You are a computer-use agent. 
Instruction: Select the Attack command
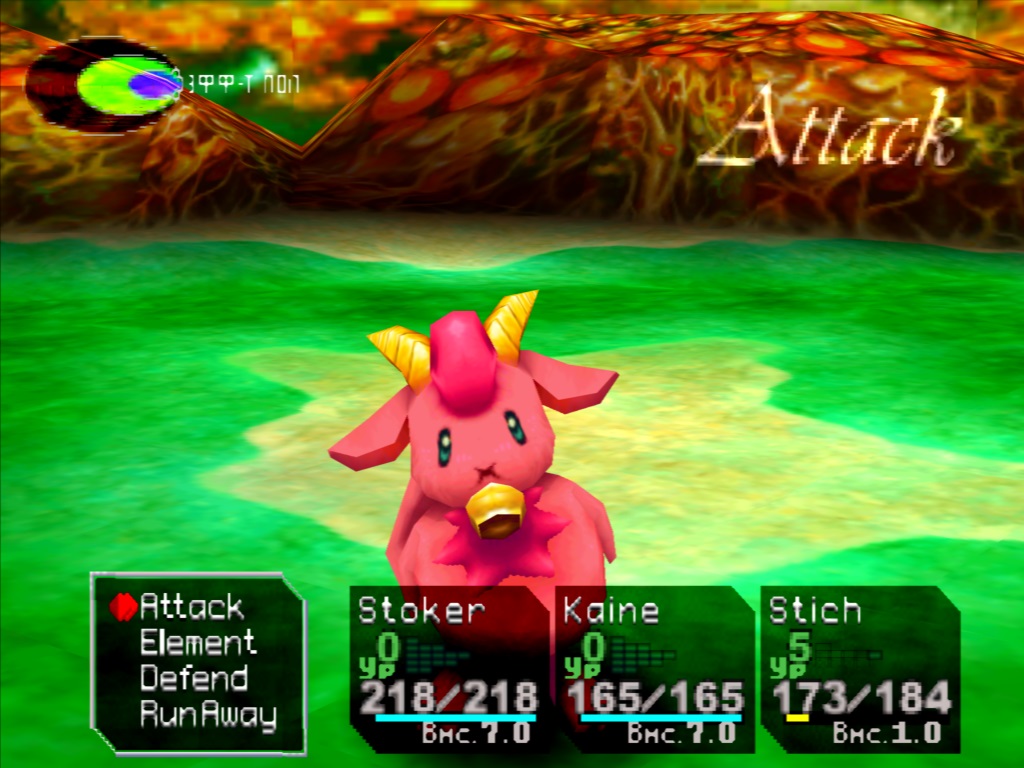click(x=191, y=606)
